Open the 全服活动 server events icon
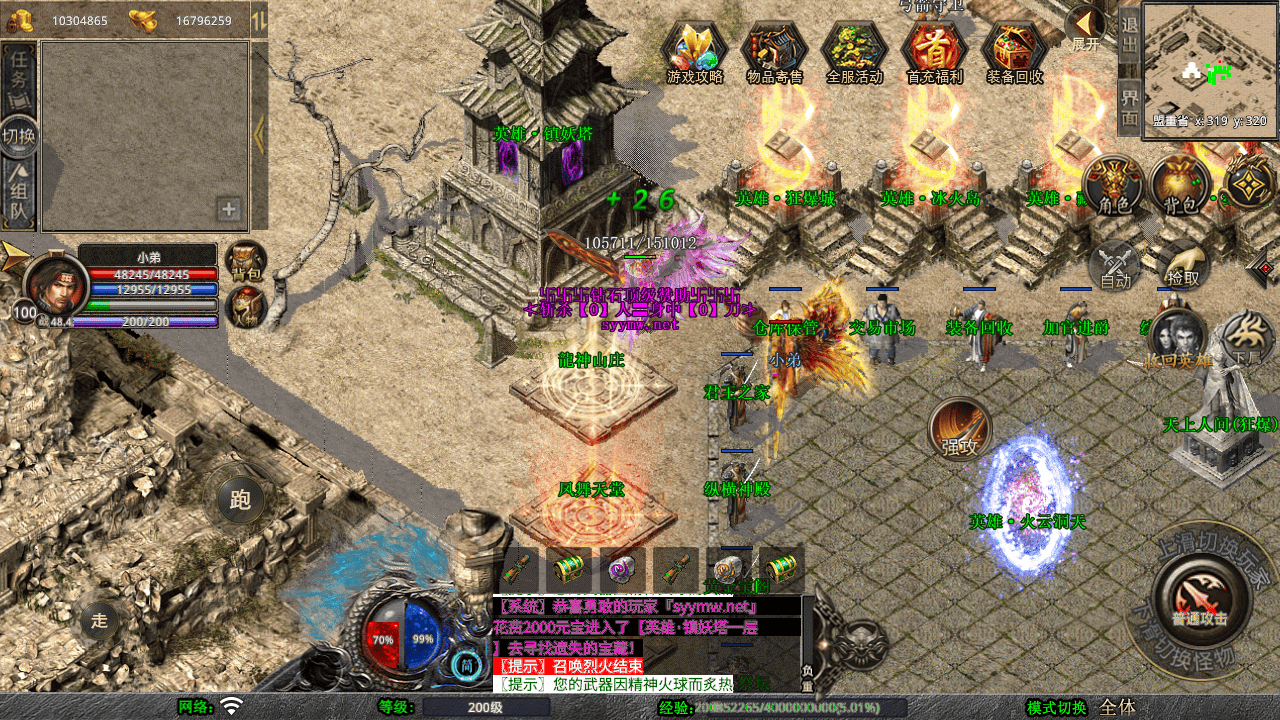The width and height of the screenshot is (1280, 720). click(855, 50)
